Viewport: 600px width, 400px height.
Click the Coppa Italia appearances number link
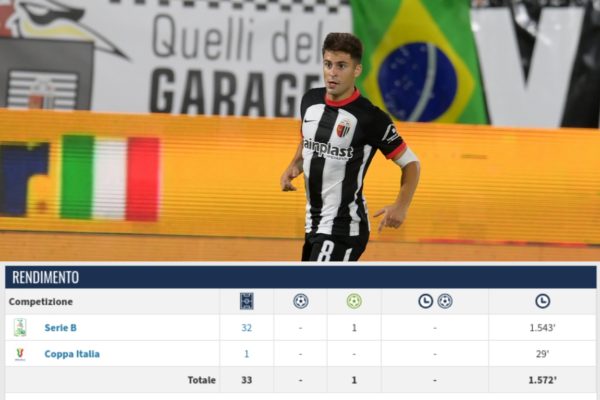tap(246, 353)
